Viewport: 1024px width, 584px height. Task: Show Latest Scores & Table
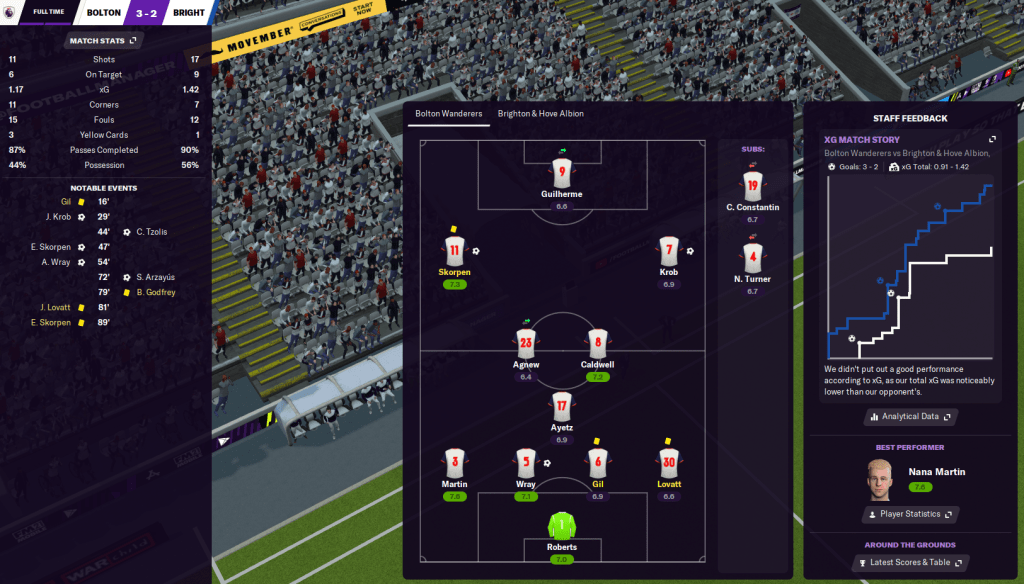[909, 564]
